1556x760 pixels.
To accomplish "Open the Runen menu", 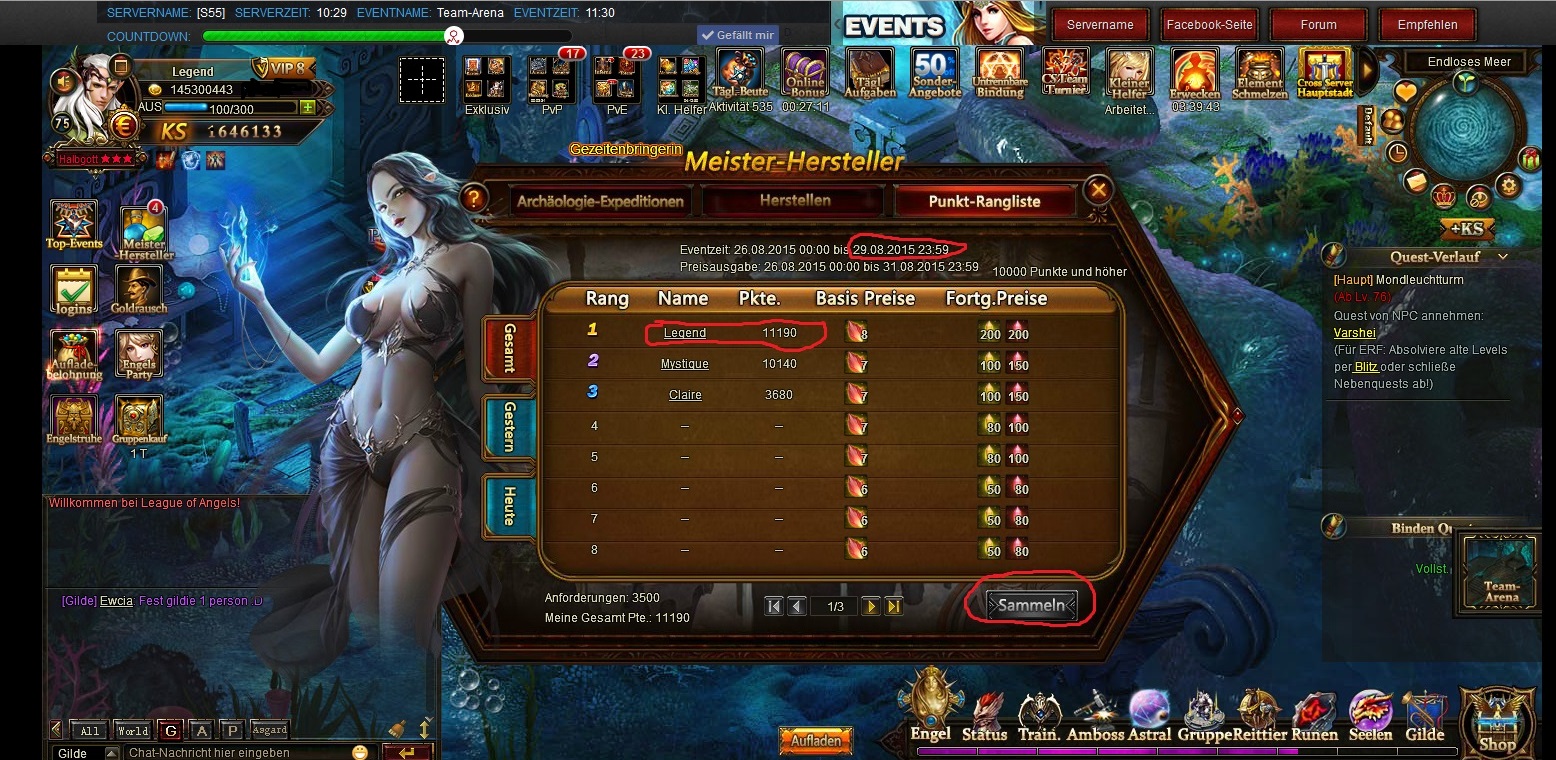I will [x=1314, y=718].
